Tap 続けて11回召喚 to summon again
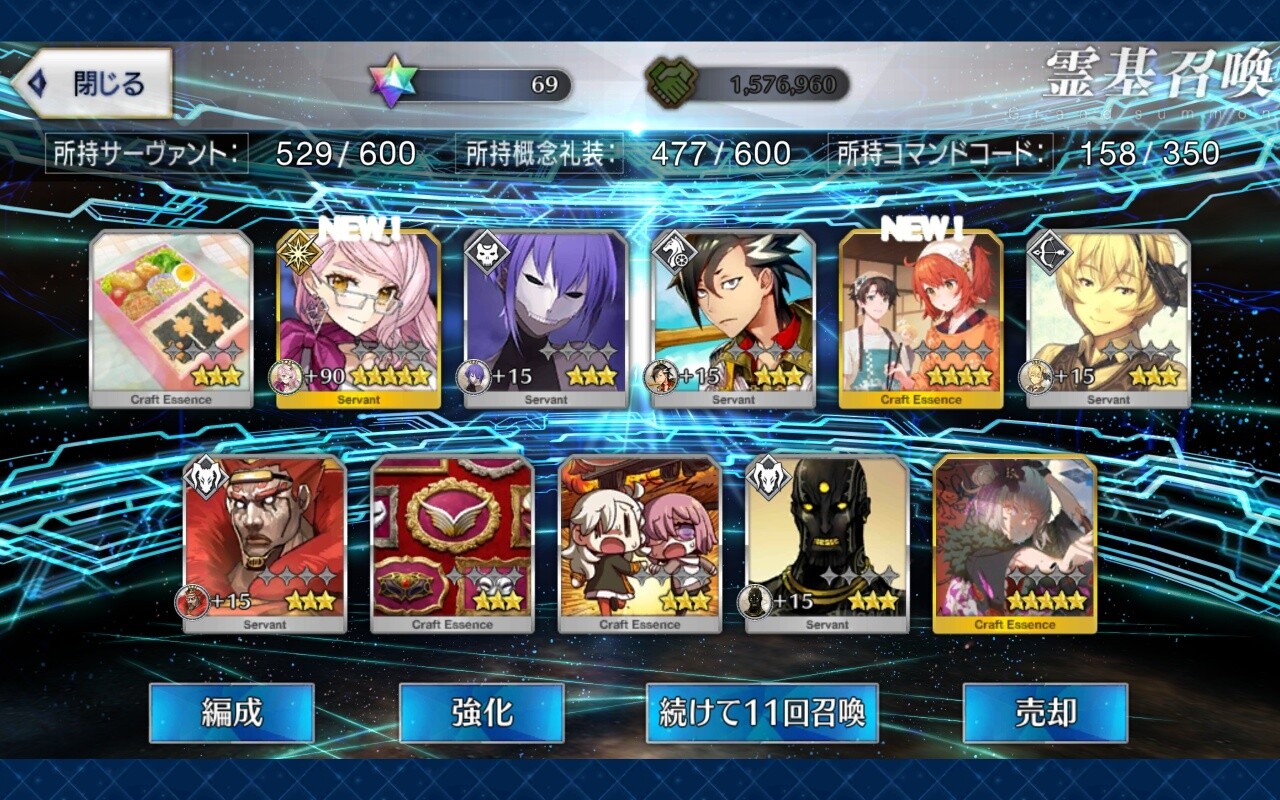This screenshot has height=800, width=1280. (x=762, y=713)
